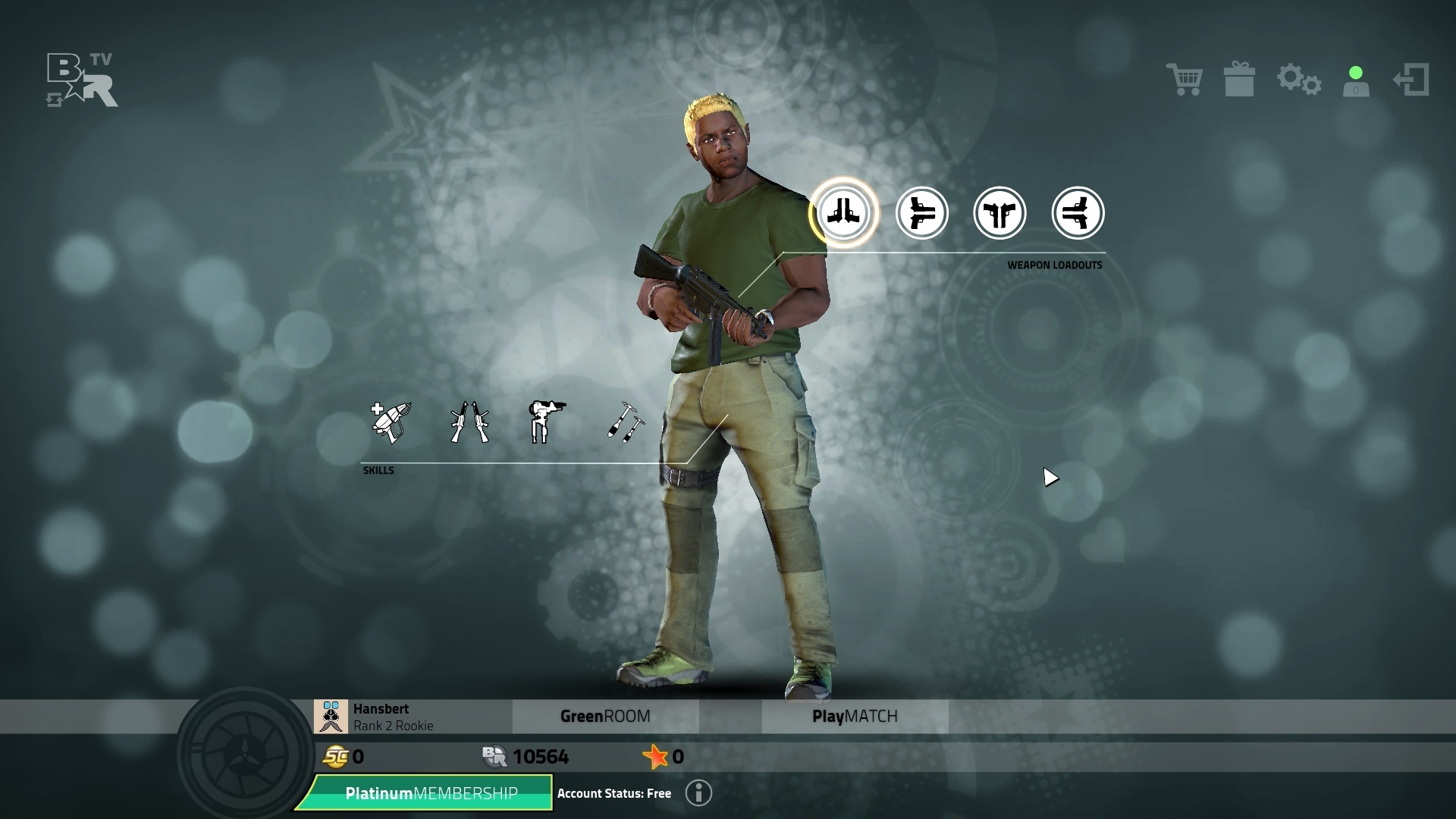This screenshot has width=1456, height=819.
Task: Open Account Status info circle
Action: pyautogui.click(x=698, y=793)
